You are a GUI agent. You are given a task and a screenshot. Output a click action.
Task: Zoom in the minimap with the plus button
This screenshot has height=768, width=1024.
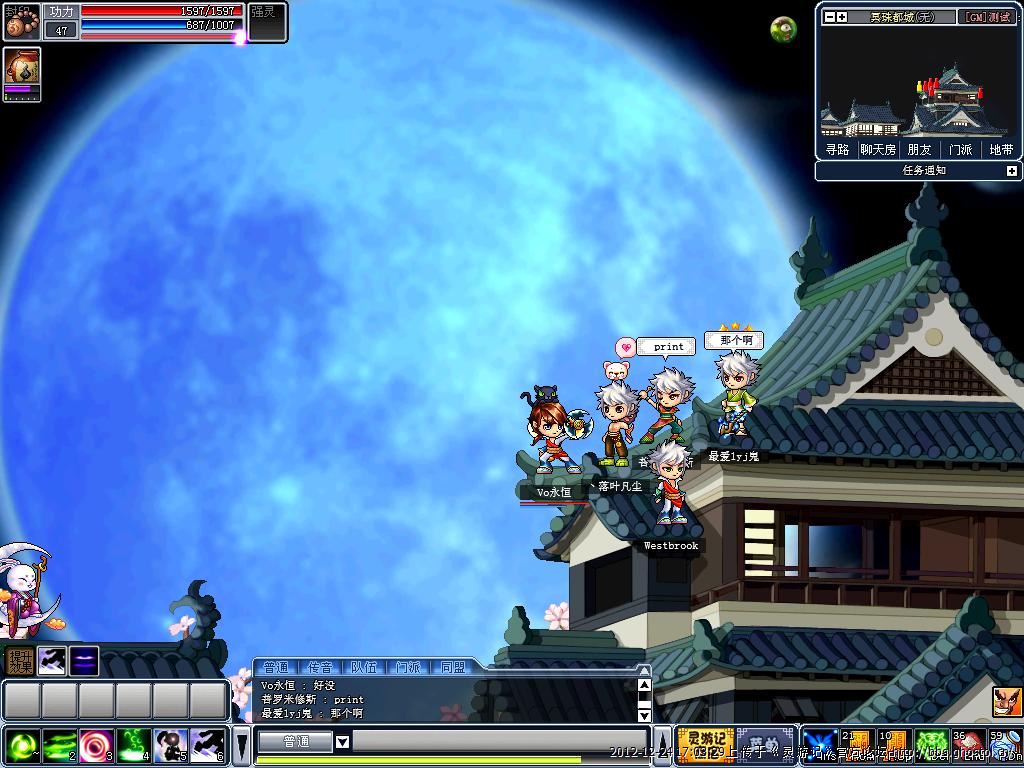tap(842, 17)
